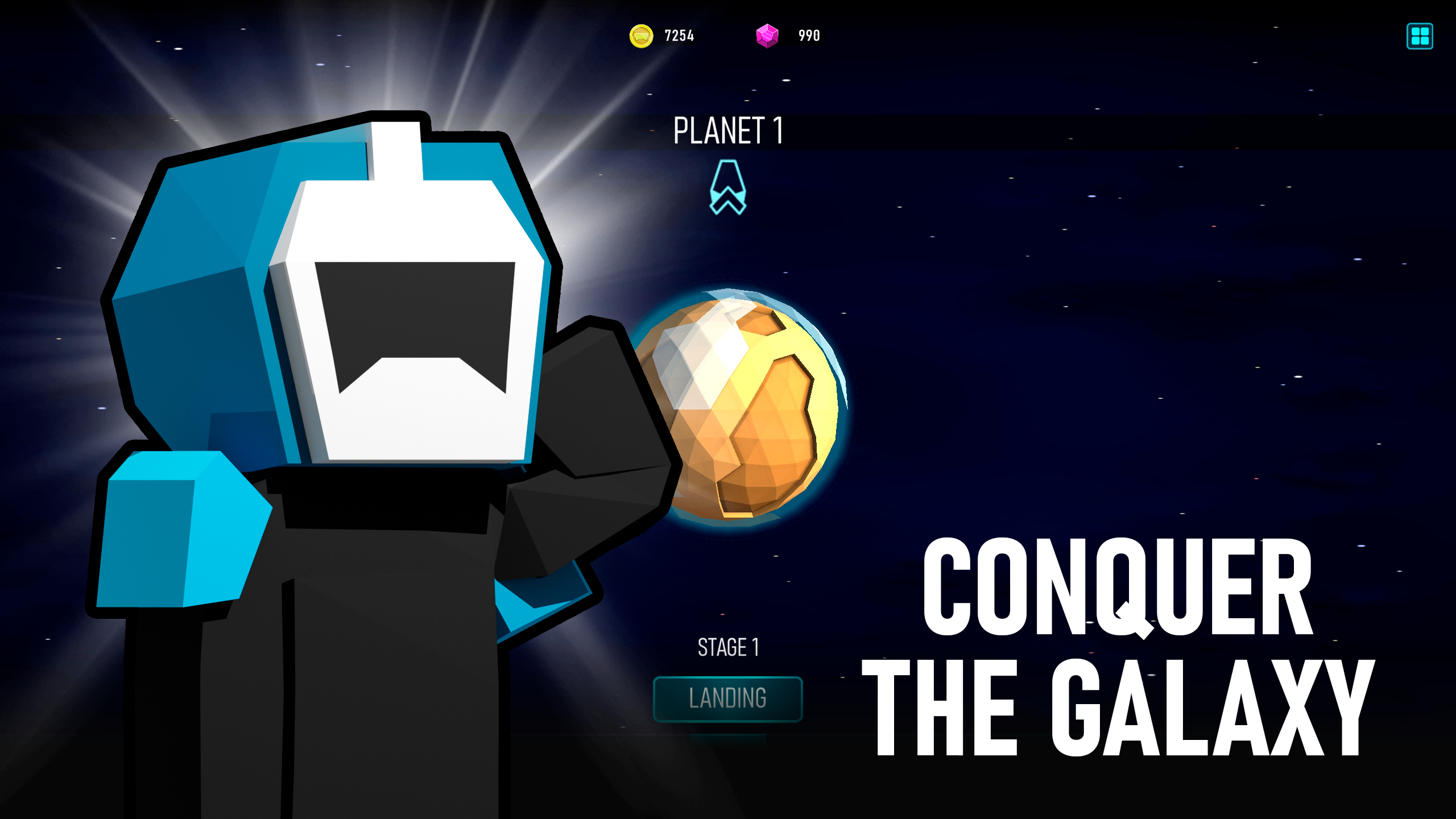Screen dimensions: 1456x819
Task: Select the Stage 1 entry
Action: click(729, 647)
